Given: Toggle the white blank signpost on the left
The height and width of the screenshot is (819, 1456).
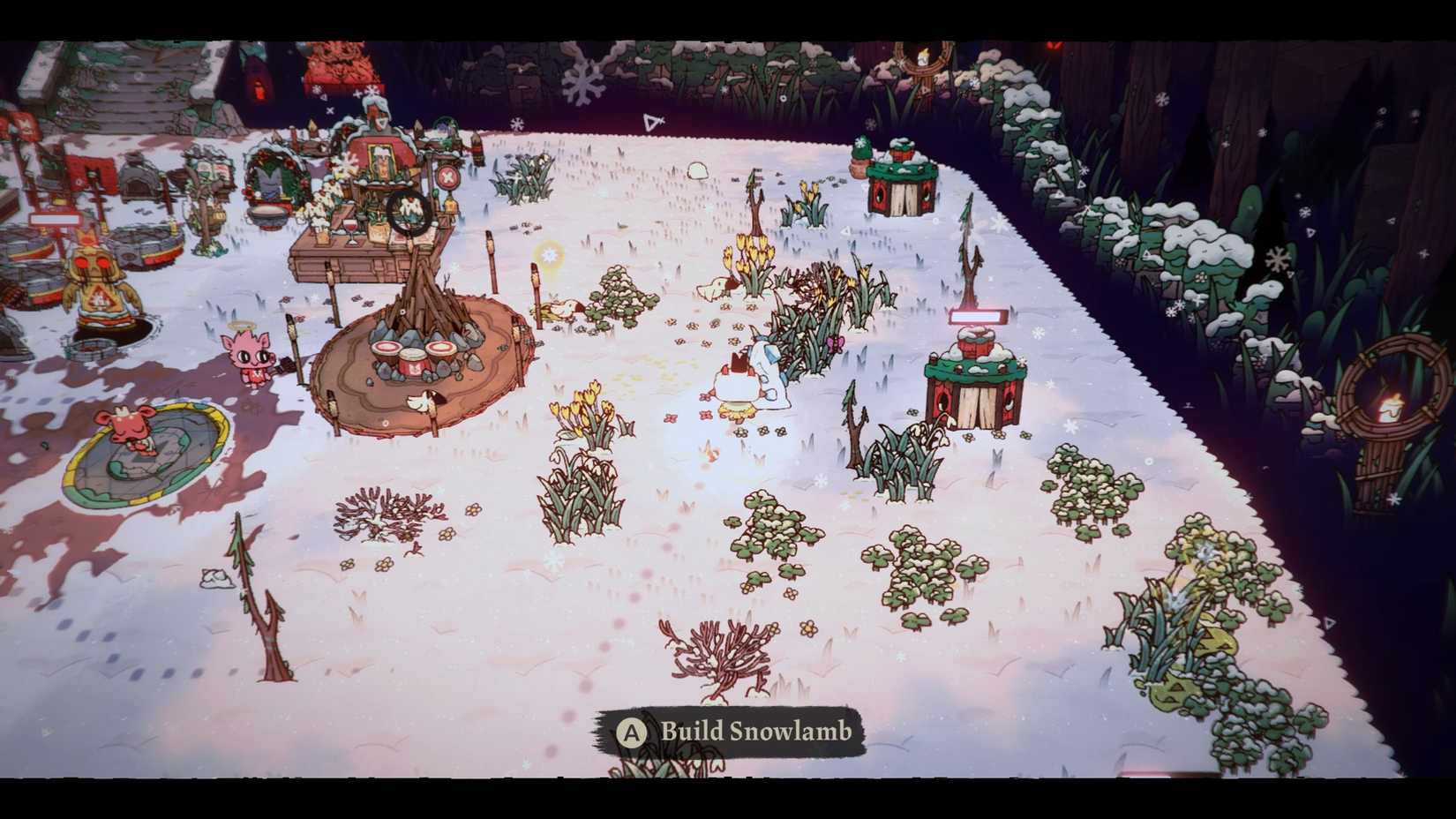Looking at the screenshot, I should (56, 218).
